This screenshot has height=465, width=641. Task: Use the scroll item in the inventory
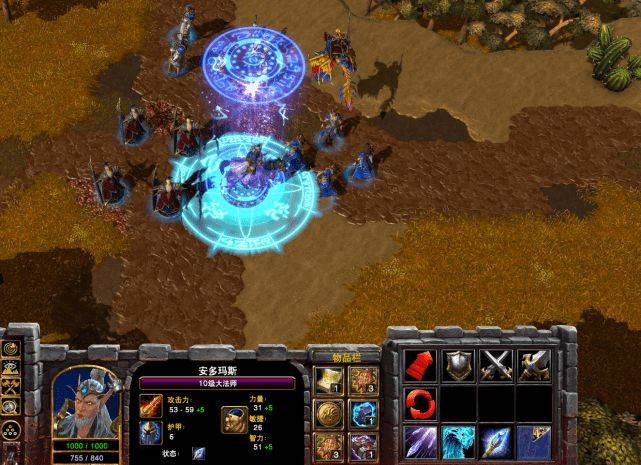click(x=328, y=379)
